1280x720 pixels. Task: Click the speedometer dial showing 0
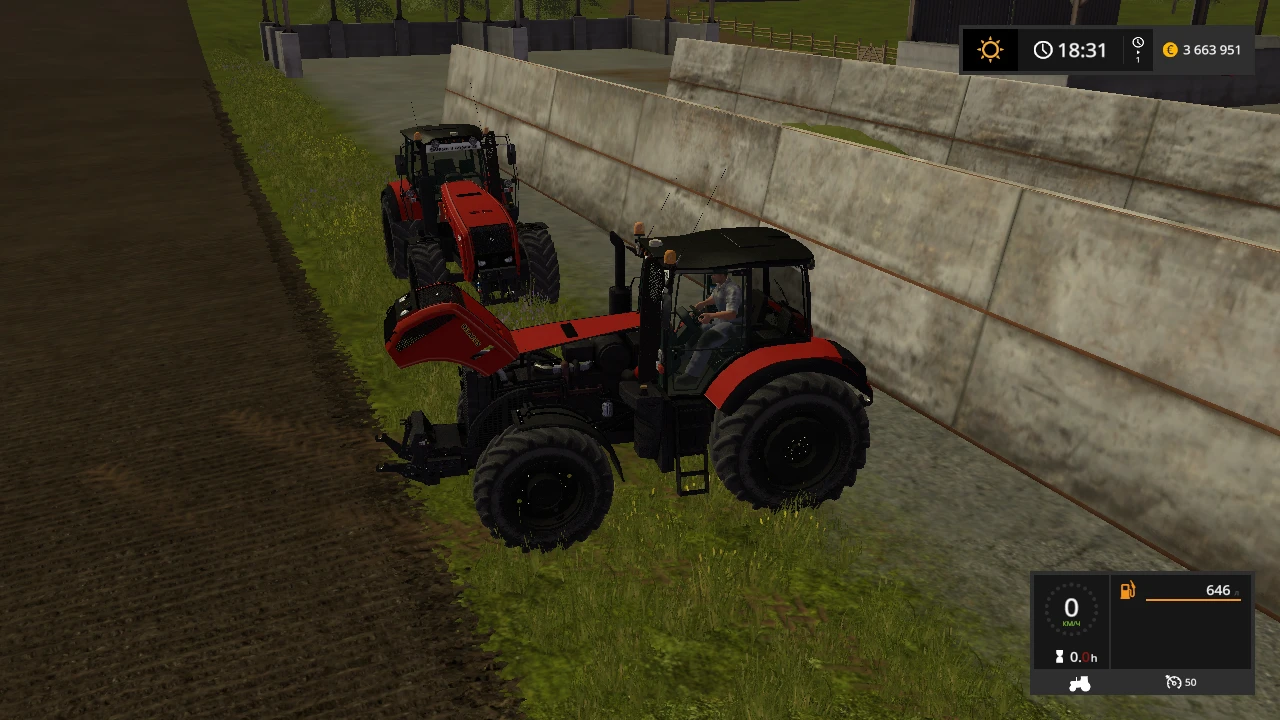[x=1071, y=608]
